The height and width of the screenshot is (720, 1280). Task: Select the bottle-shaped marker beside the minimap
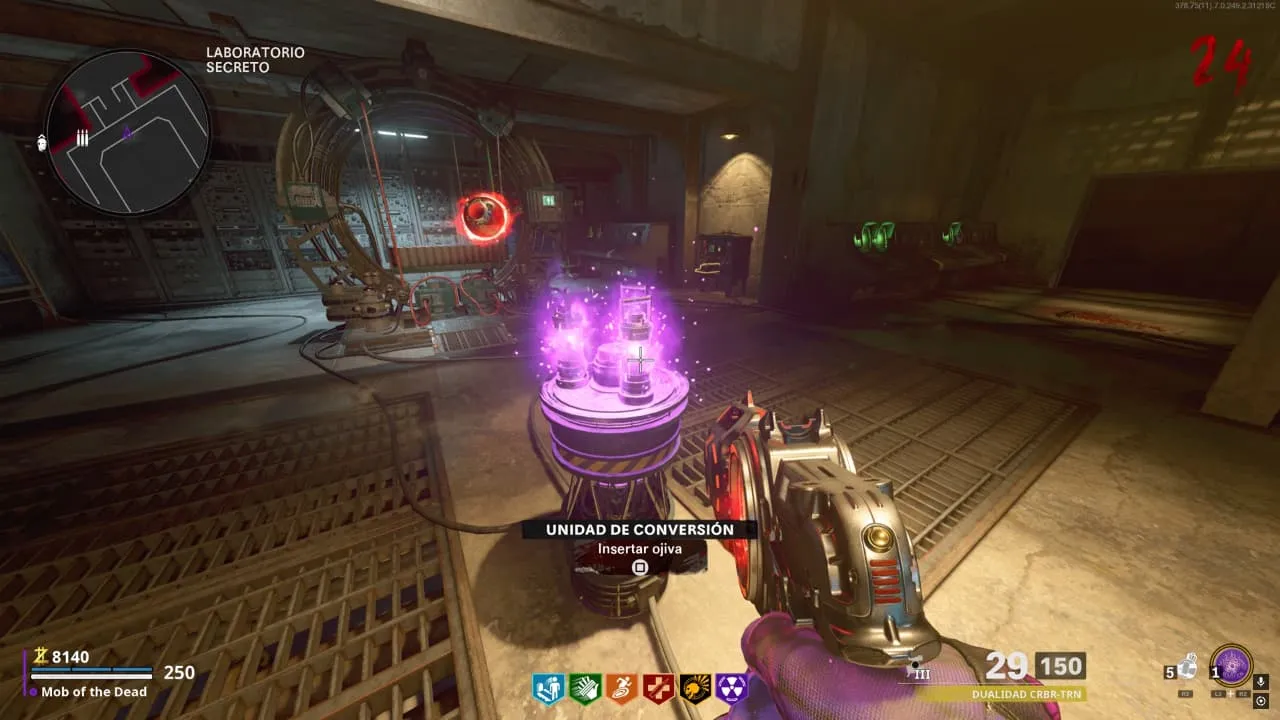pos(41,142)
